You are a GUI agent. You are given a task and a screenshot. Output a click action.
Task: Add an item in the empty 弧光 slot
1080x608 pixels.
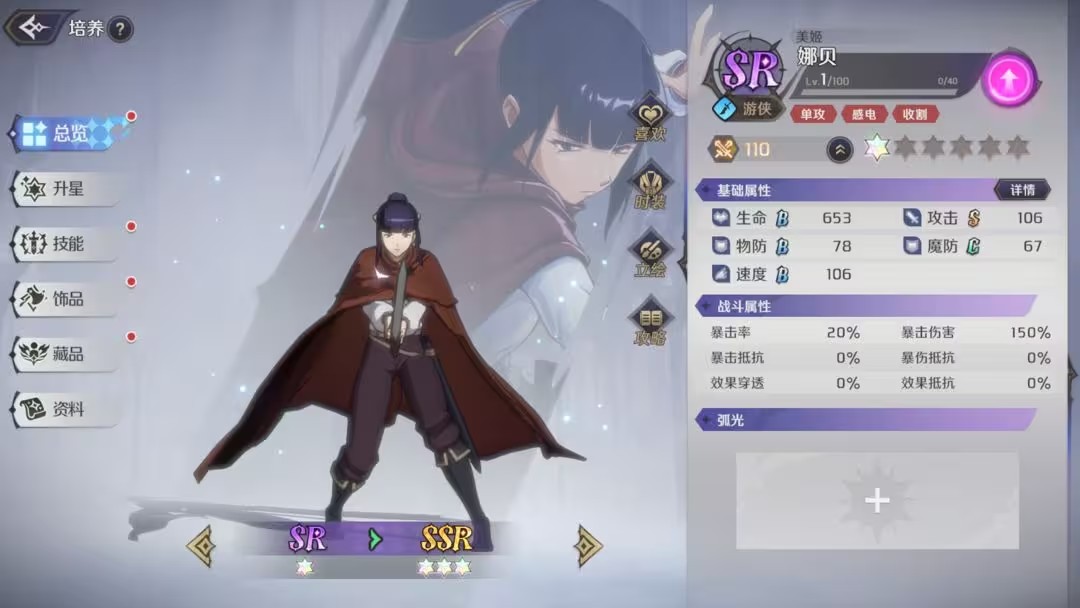coord(877,500)
